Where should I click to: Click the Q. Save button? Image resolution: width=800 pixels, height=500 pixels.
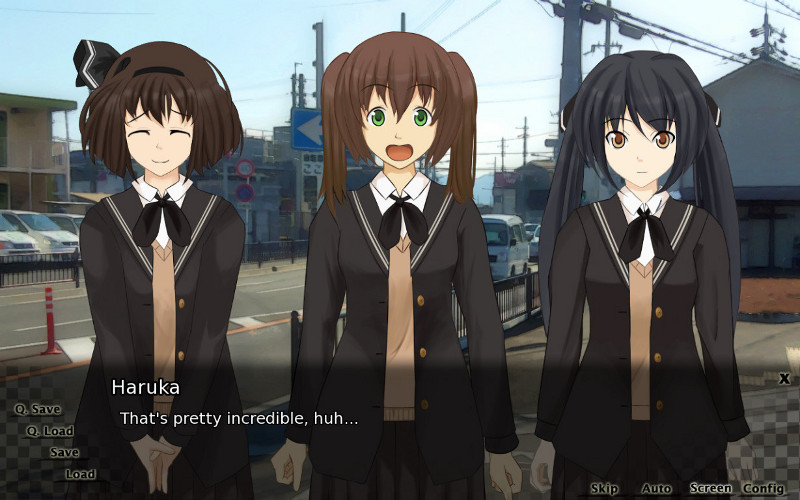click(37, 409)
